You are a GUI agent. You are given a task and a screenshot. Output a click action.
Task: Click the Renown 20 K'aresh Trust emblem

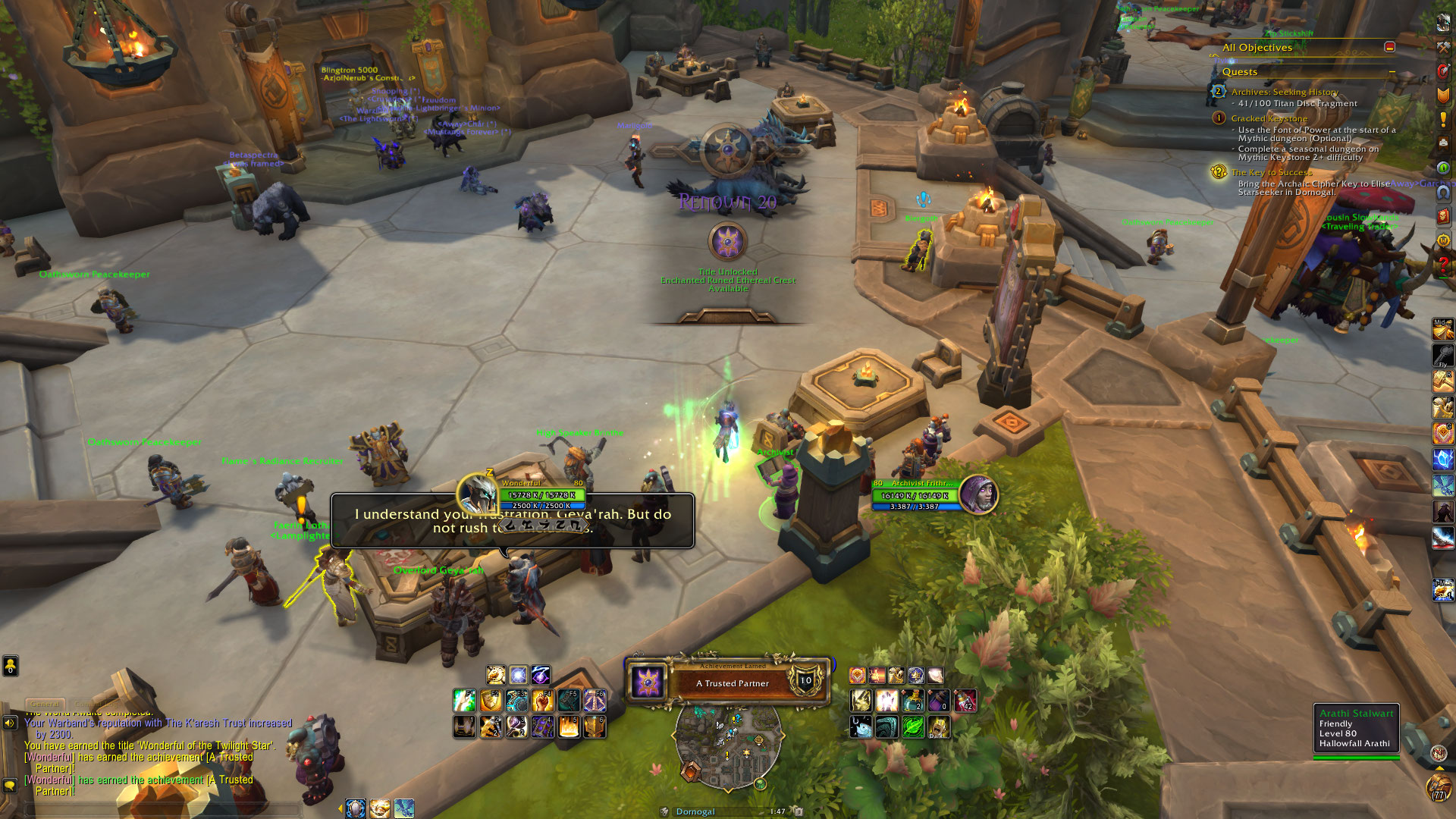tap(727, 242)
